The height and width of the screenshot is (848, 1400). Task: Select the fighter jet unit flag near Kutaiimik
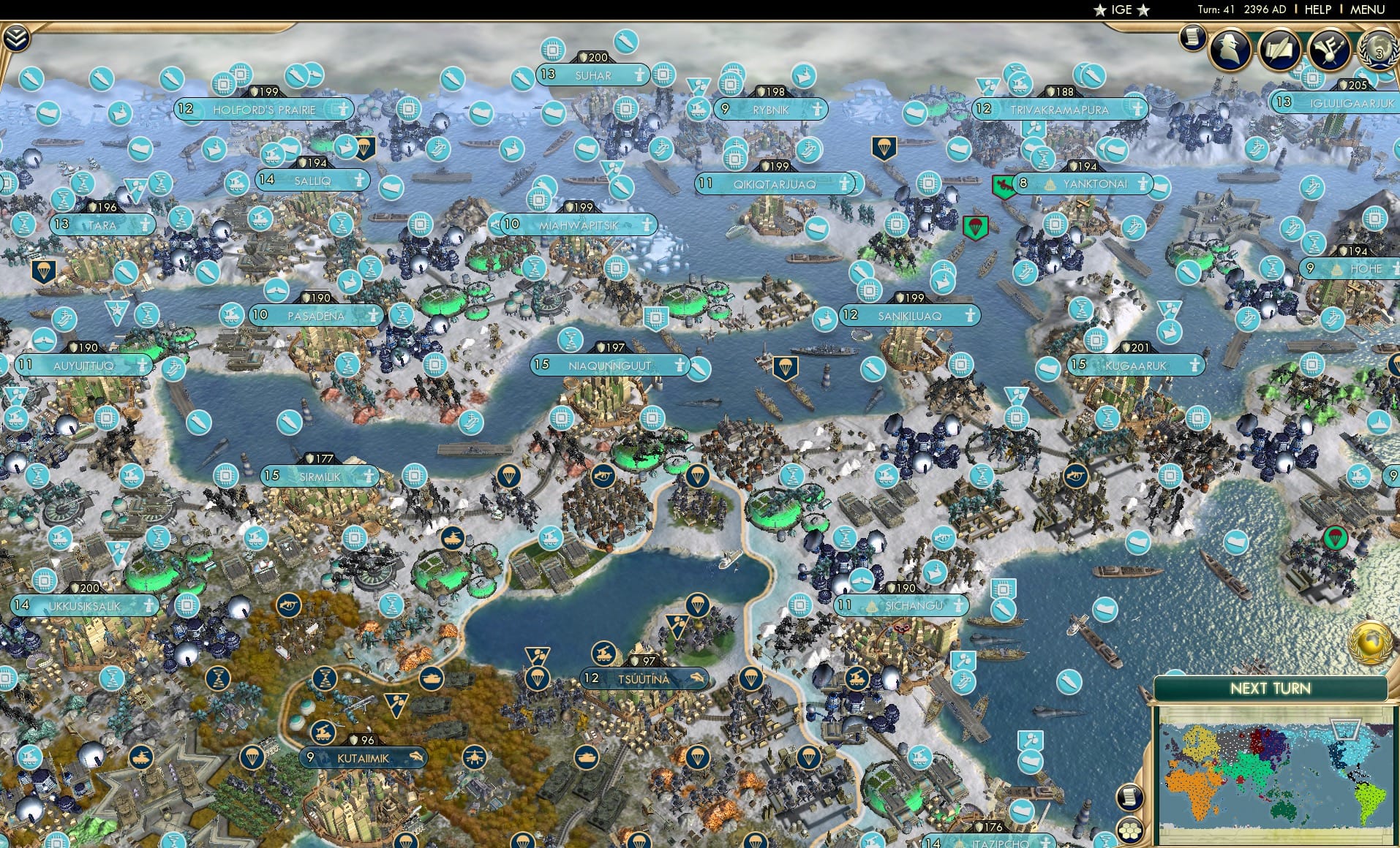(476, 757)
